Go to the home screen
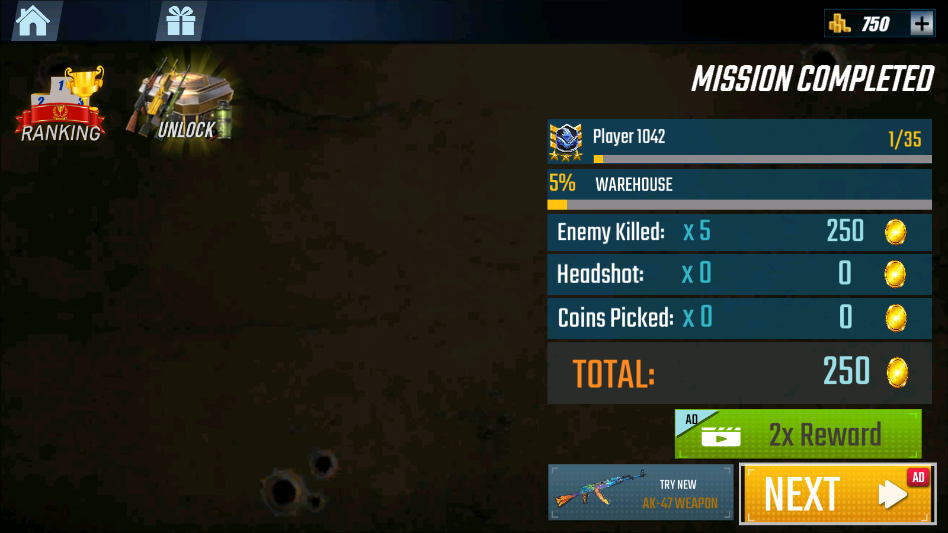This screenshot has width=948, height=533. pyautogui.click(x=33, y=20)
